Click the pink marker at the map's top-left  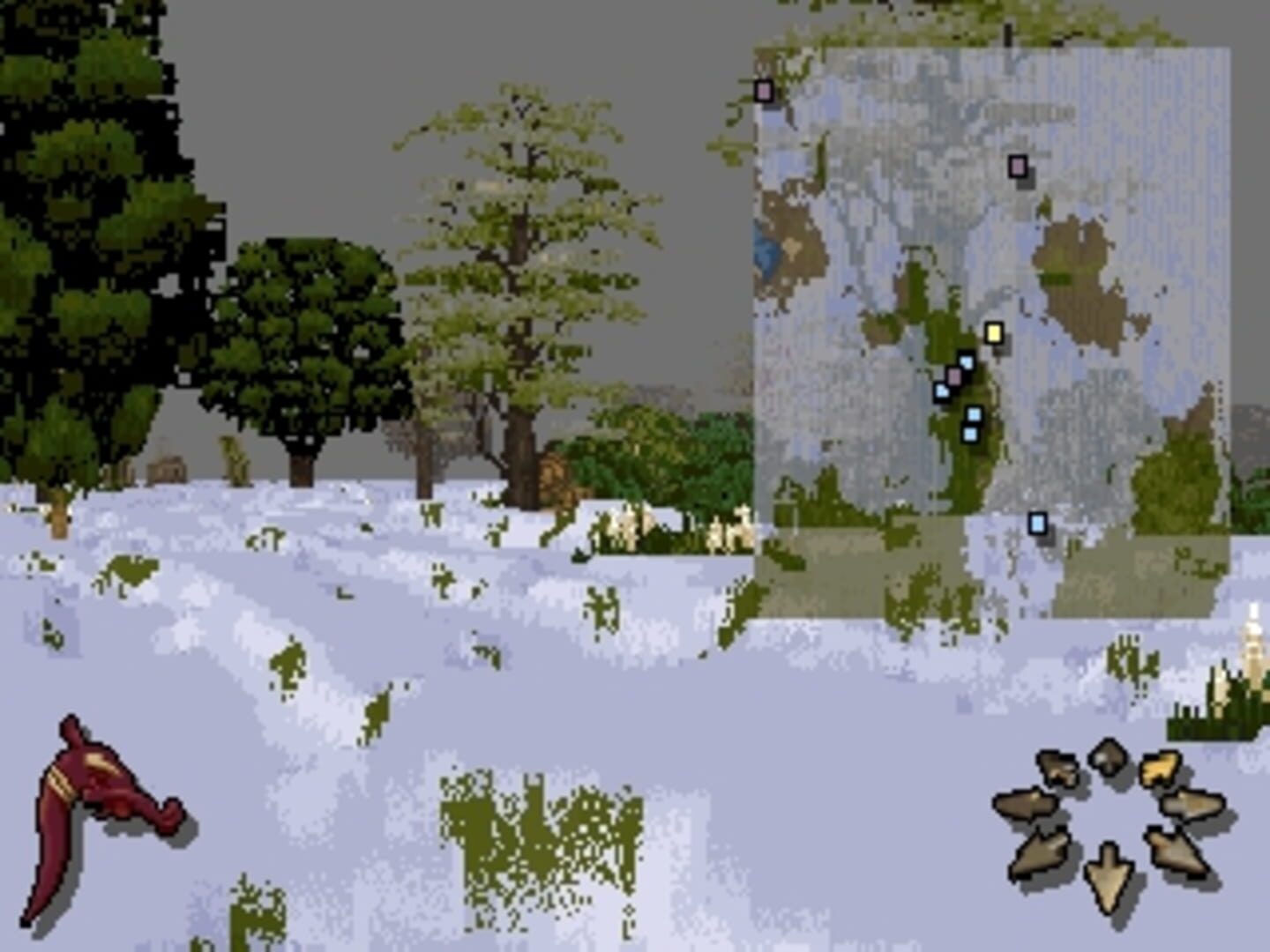coord(764,90)
